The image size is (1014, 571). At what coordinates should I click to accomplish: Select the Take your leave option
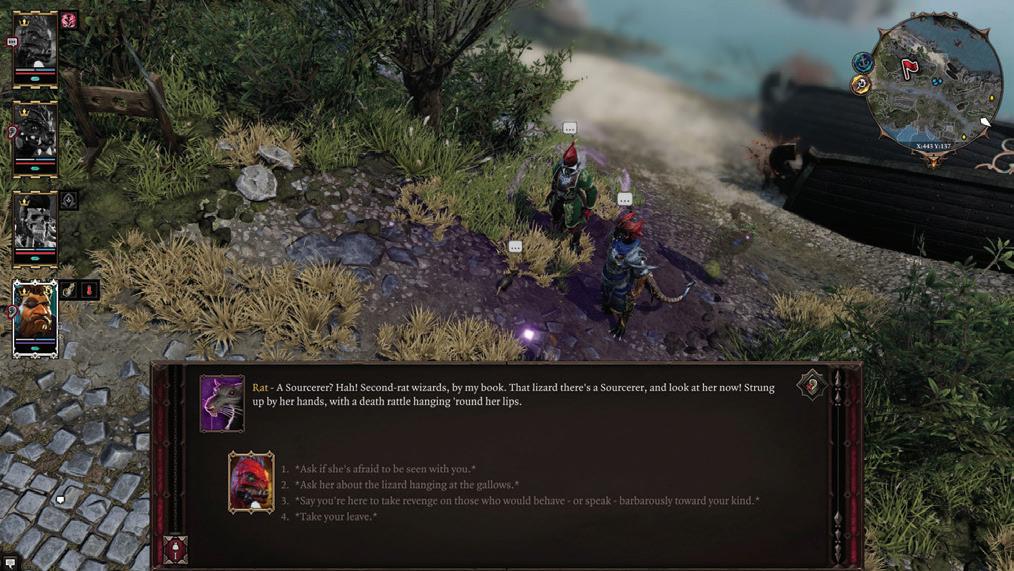[335, 517]
